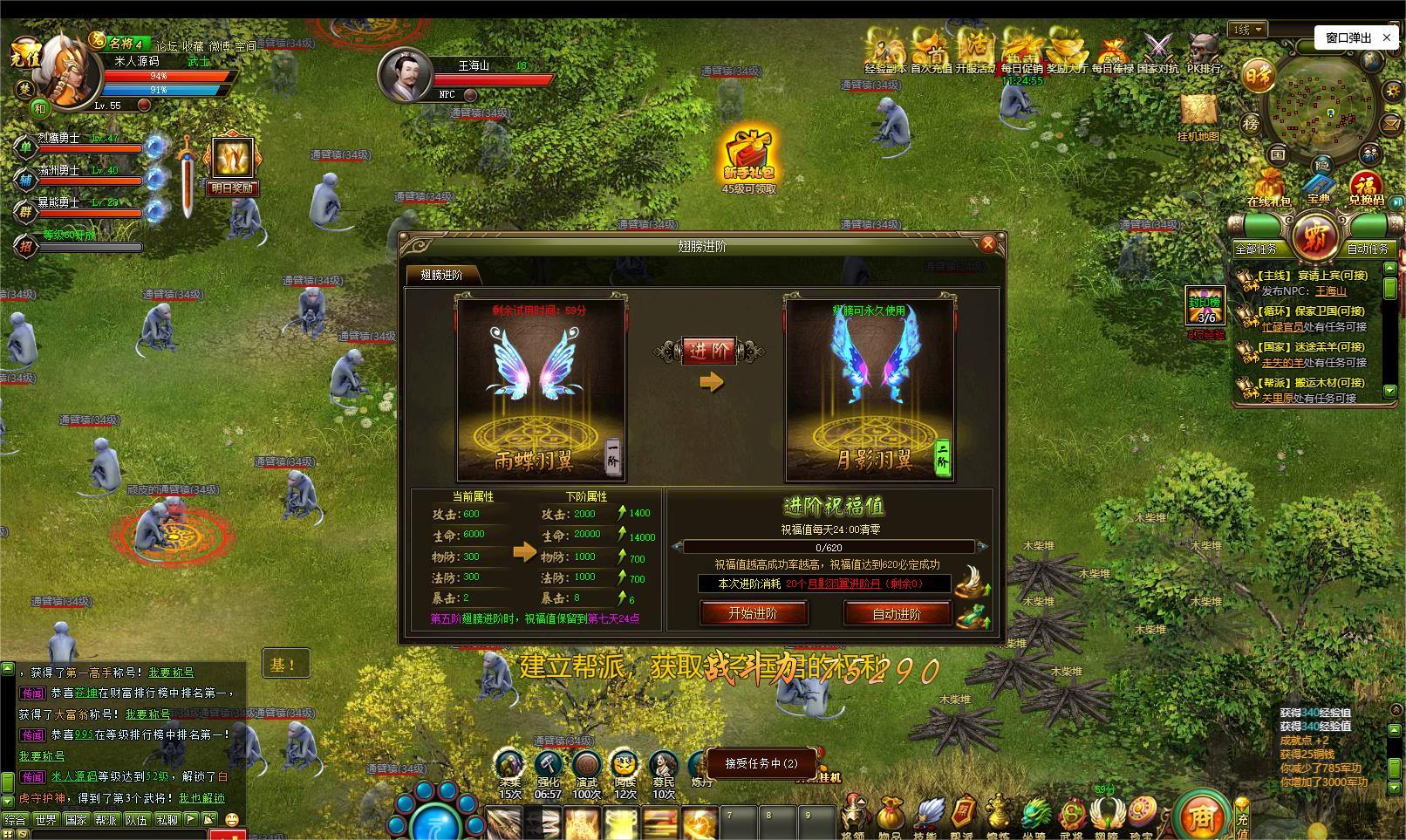Viewport: 1406px width, 840px height.
Task: Switch to the 自动任务 auto quest tab
Action: click(x=1367, y=249)
